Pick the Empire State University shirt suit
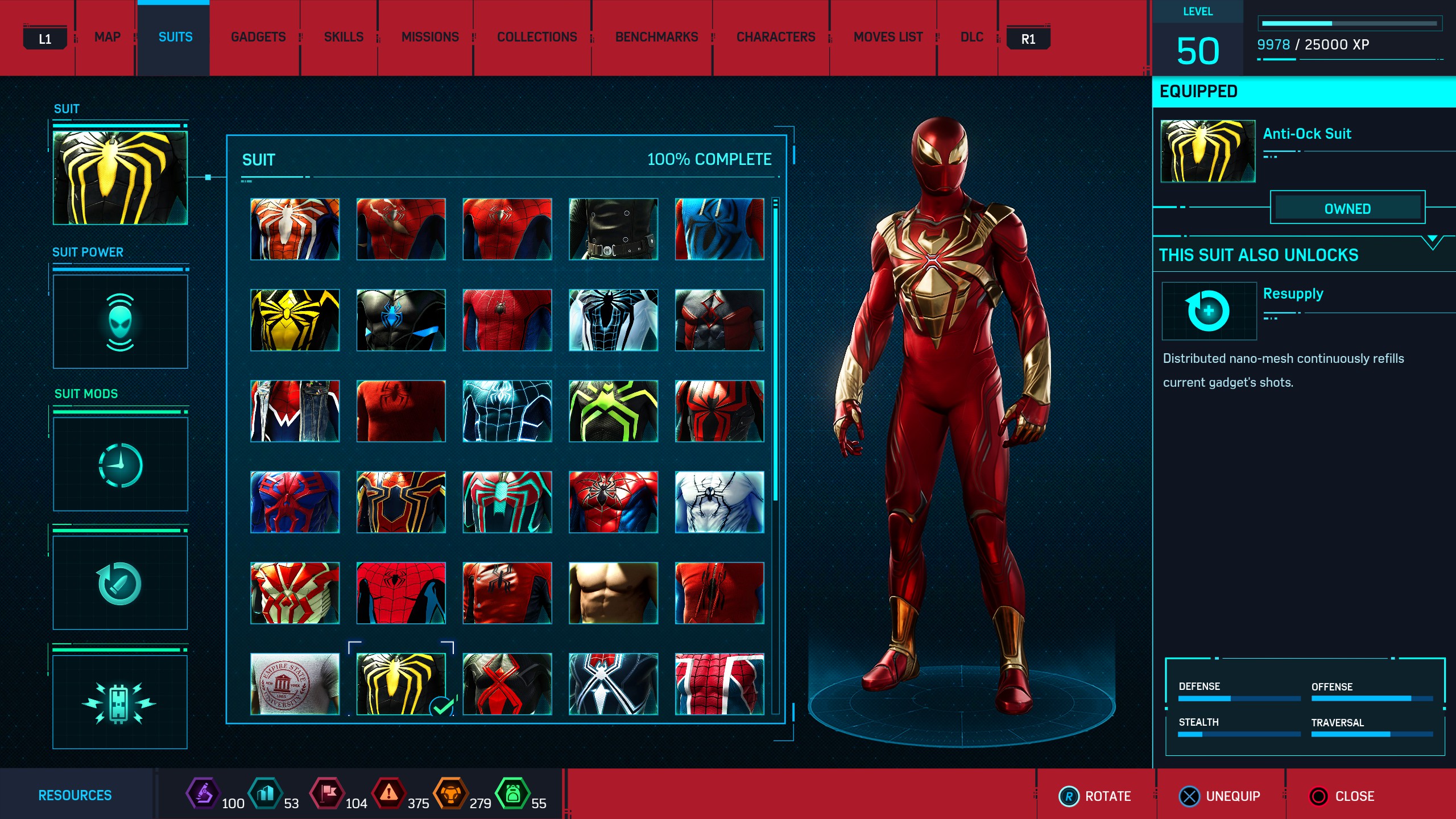This screenshot has width=1456, height=819. 295,684
